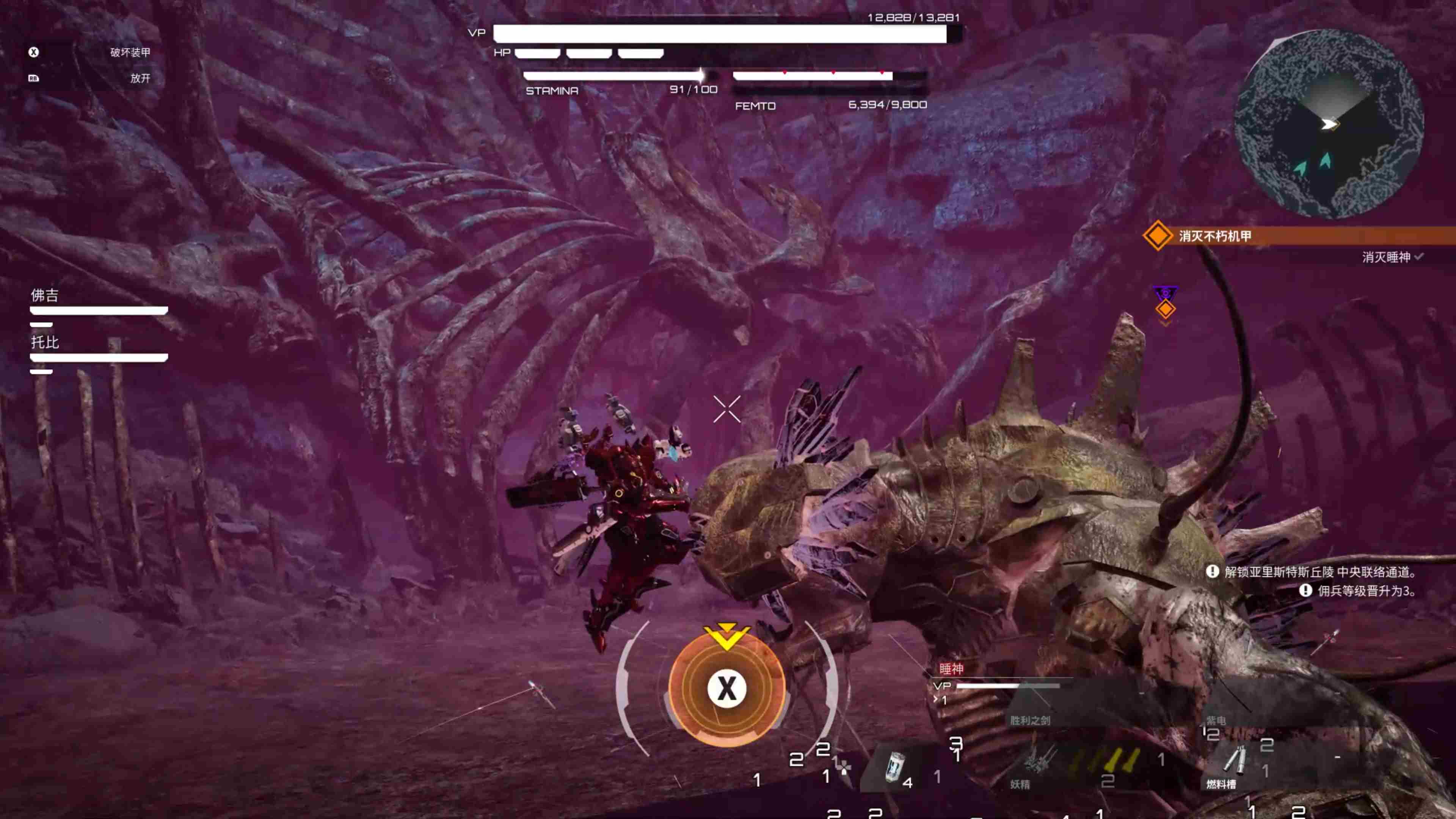Viewport: 1456px width, 819px height.
Task: Select ally 托比 in the squad list
Action: point(45,342)
